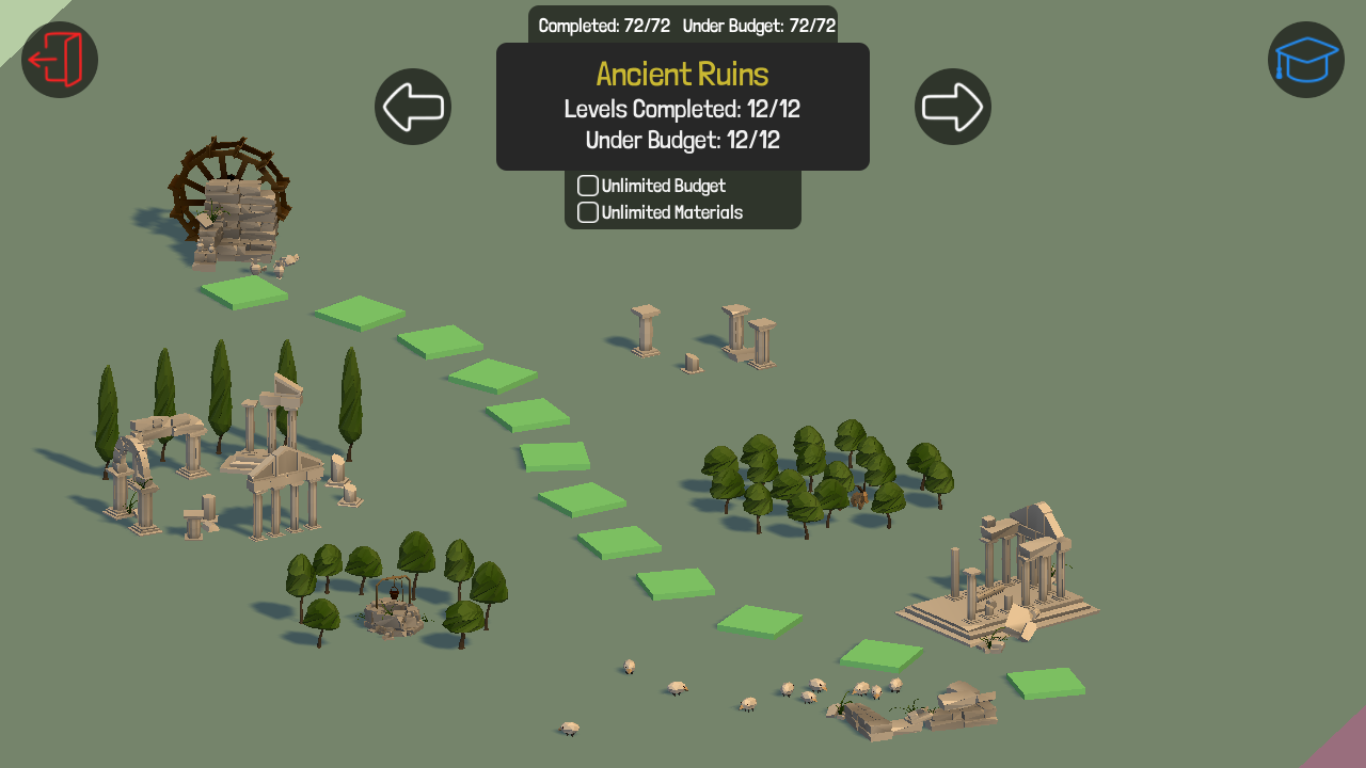Choose the last green level tile by the rubble

click(1046, 683)
